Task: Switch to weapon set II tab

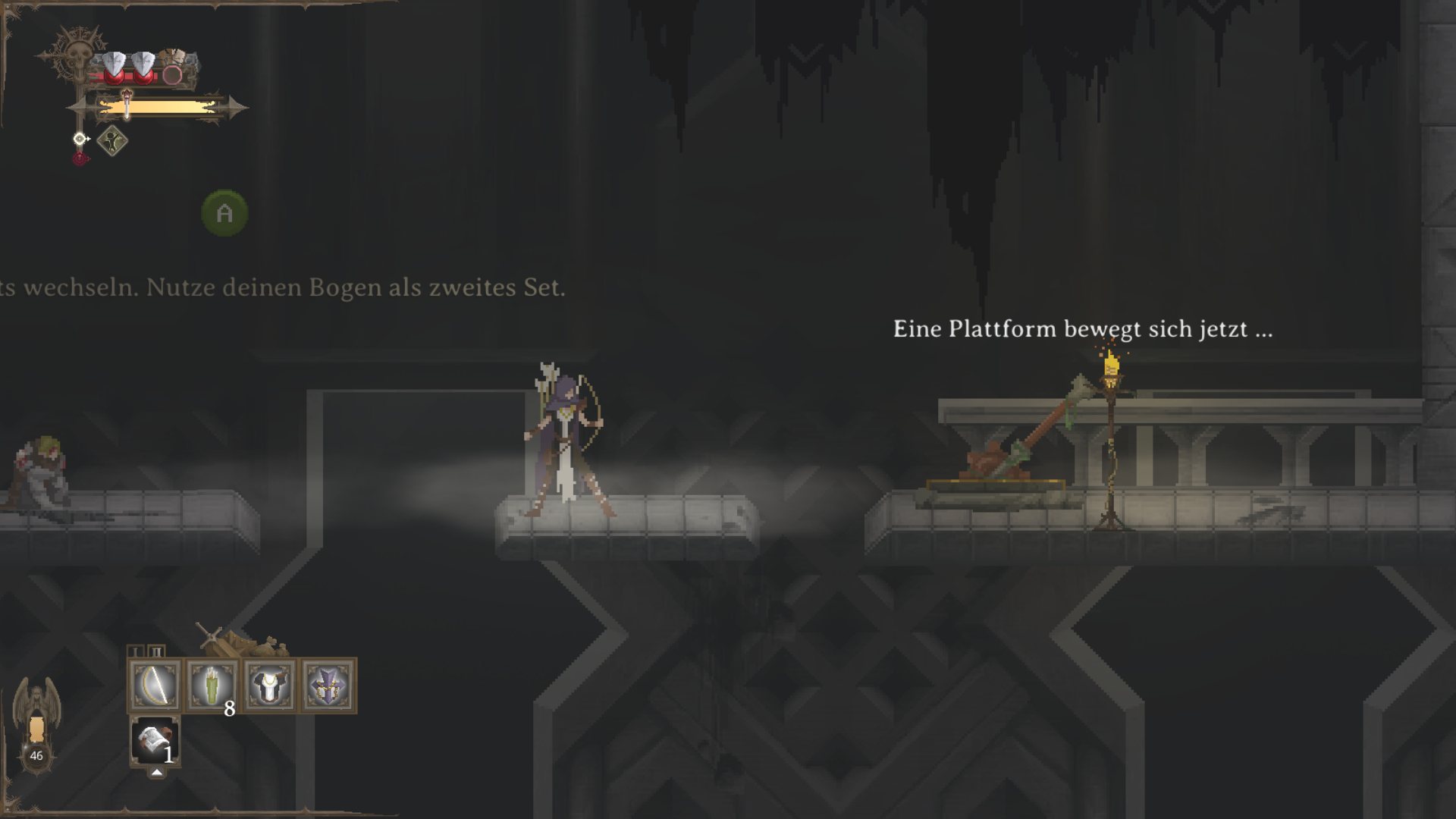Action: (156, 651)
